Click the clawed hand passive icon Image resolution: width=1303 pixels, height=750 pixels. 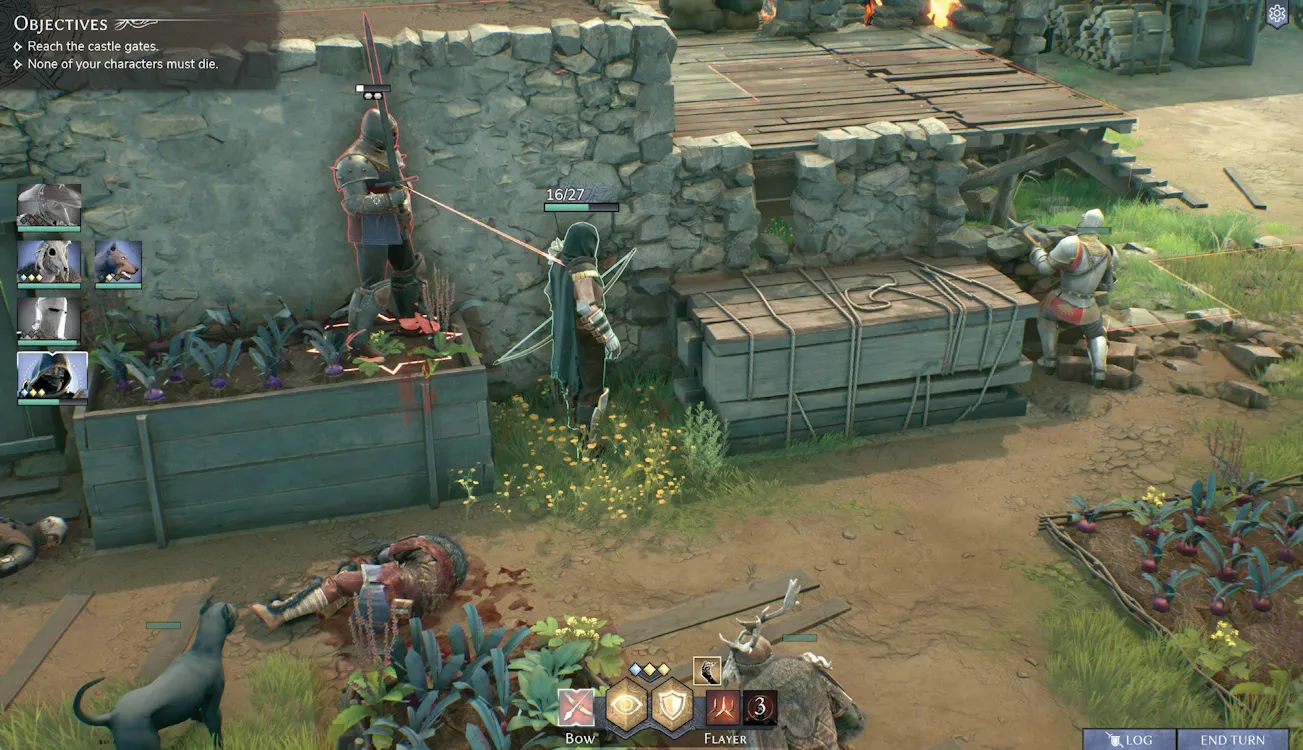pos(706,671)
